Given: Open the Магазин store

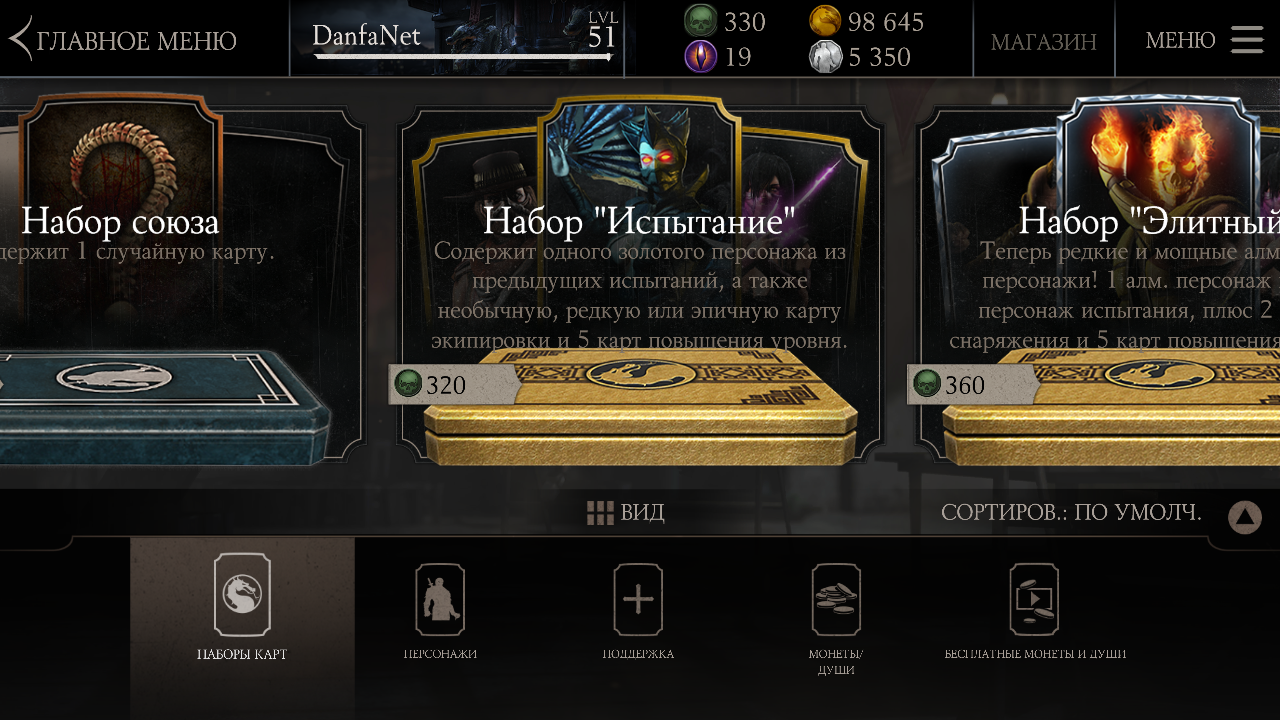Looking at the screenshot, I should (x=1043, y=41).
